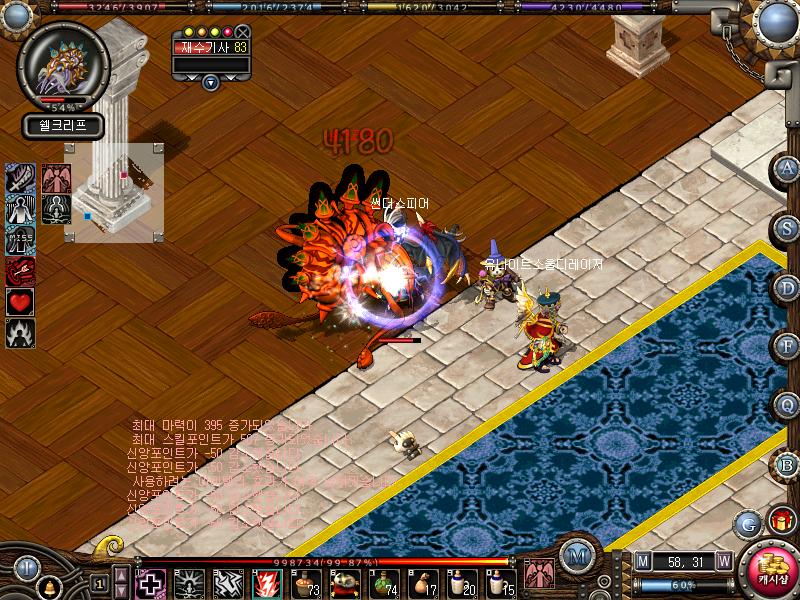Expand the target panel down arrow

click(210, 82)
